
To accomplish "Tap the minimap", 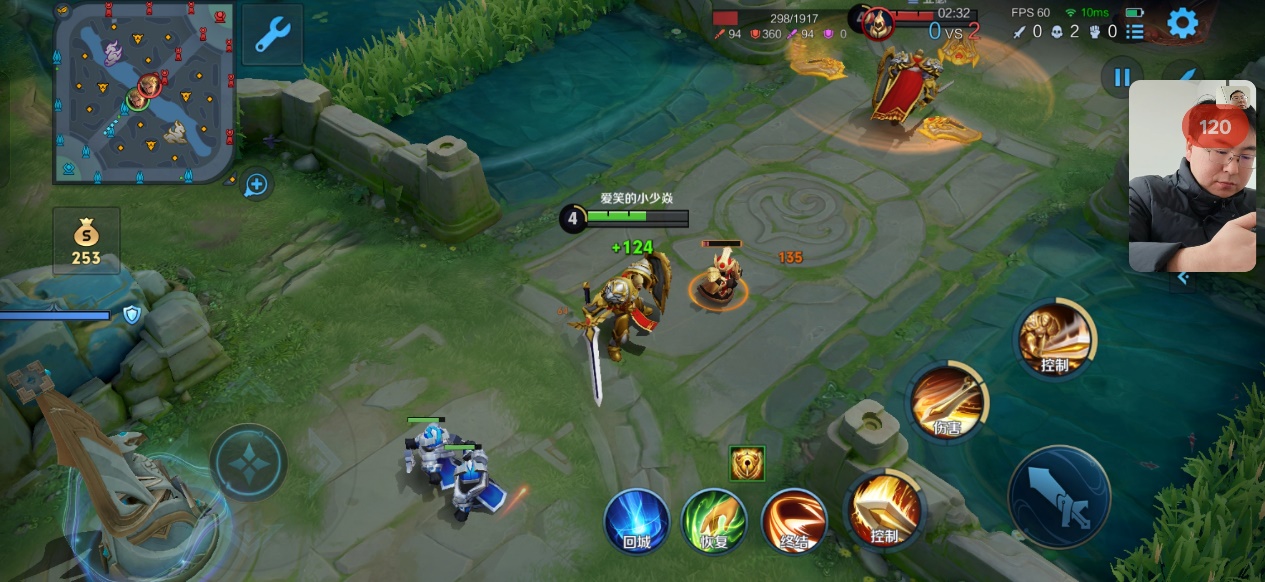I will pos(144,92).
